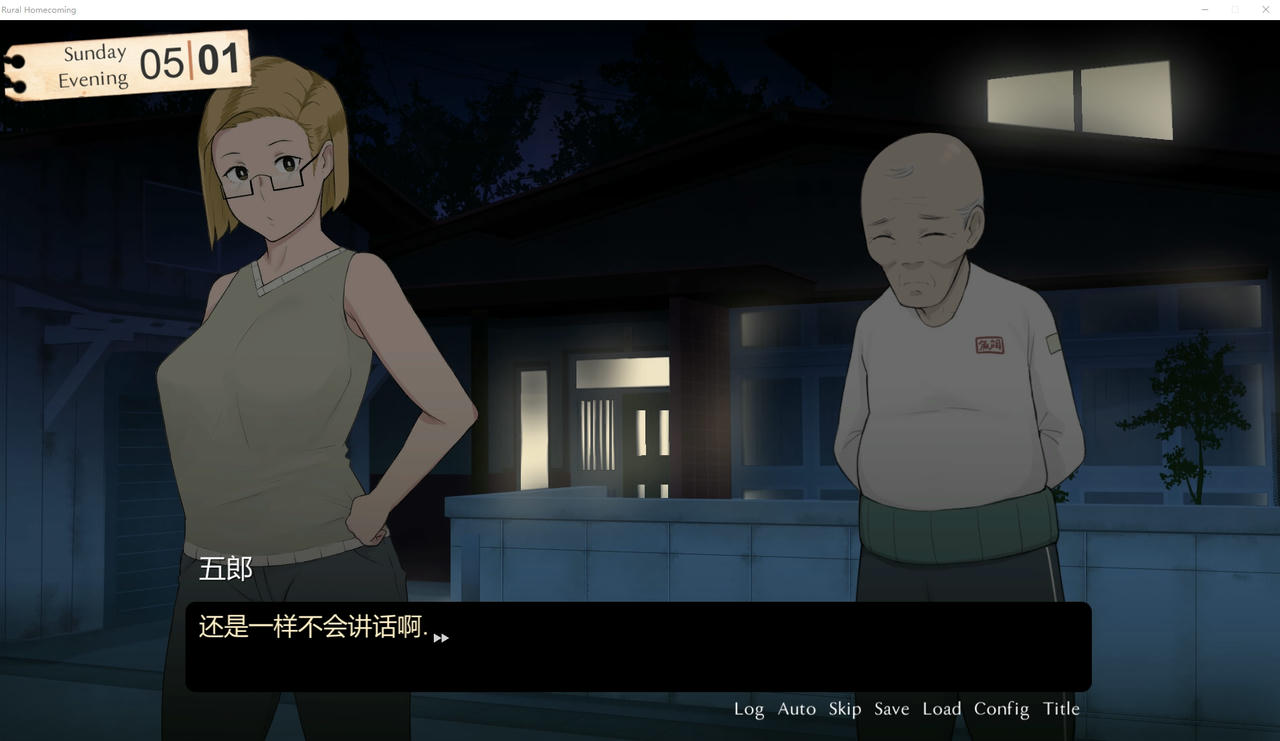Open the Config settings
Viewport: 1280px width, 741px height.
pos(1001,708)
